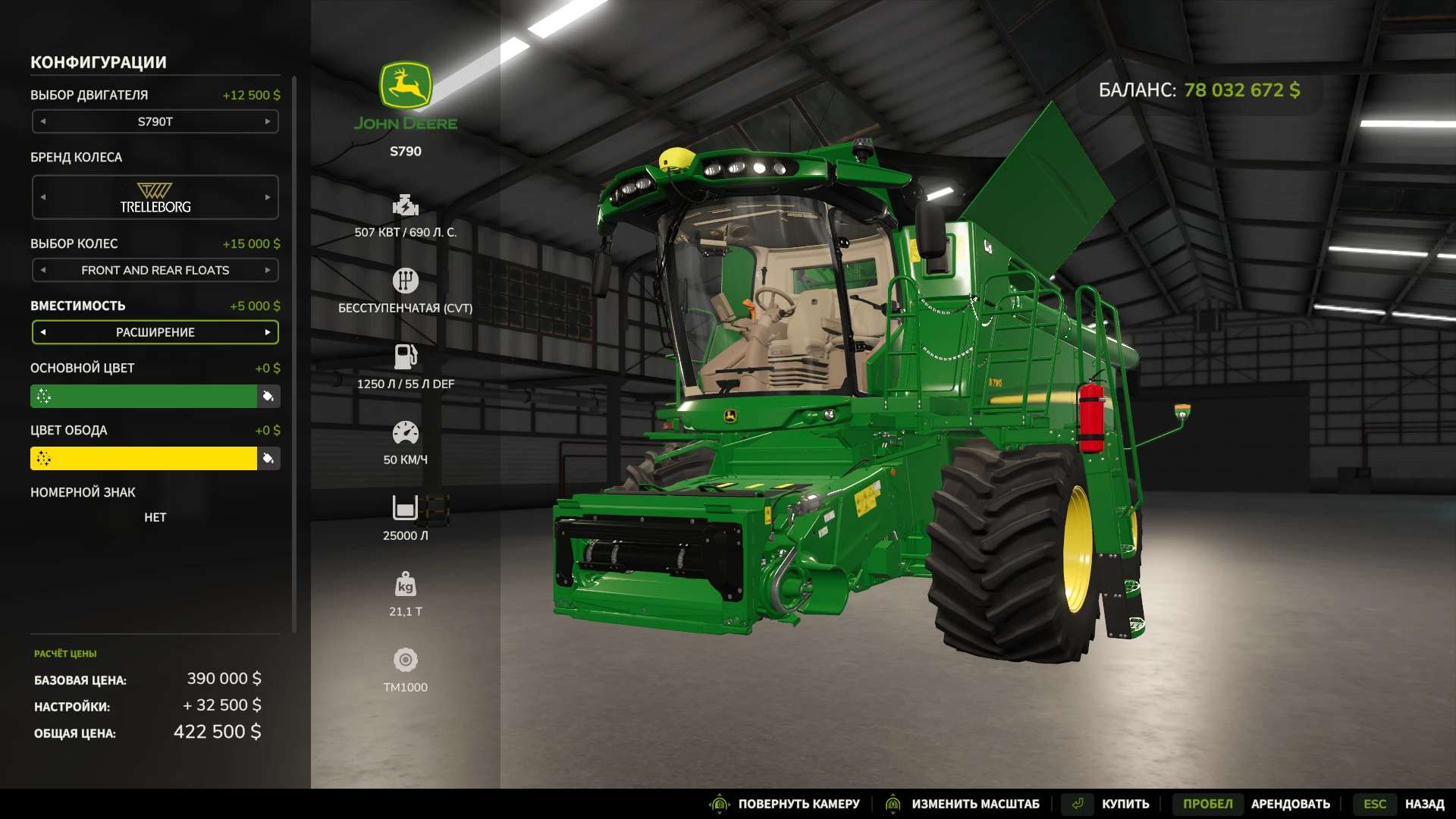
Task: Click paint bucket beside the rim color
Action: pyautogui.click(x=268, y=458)
